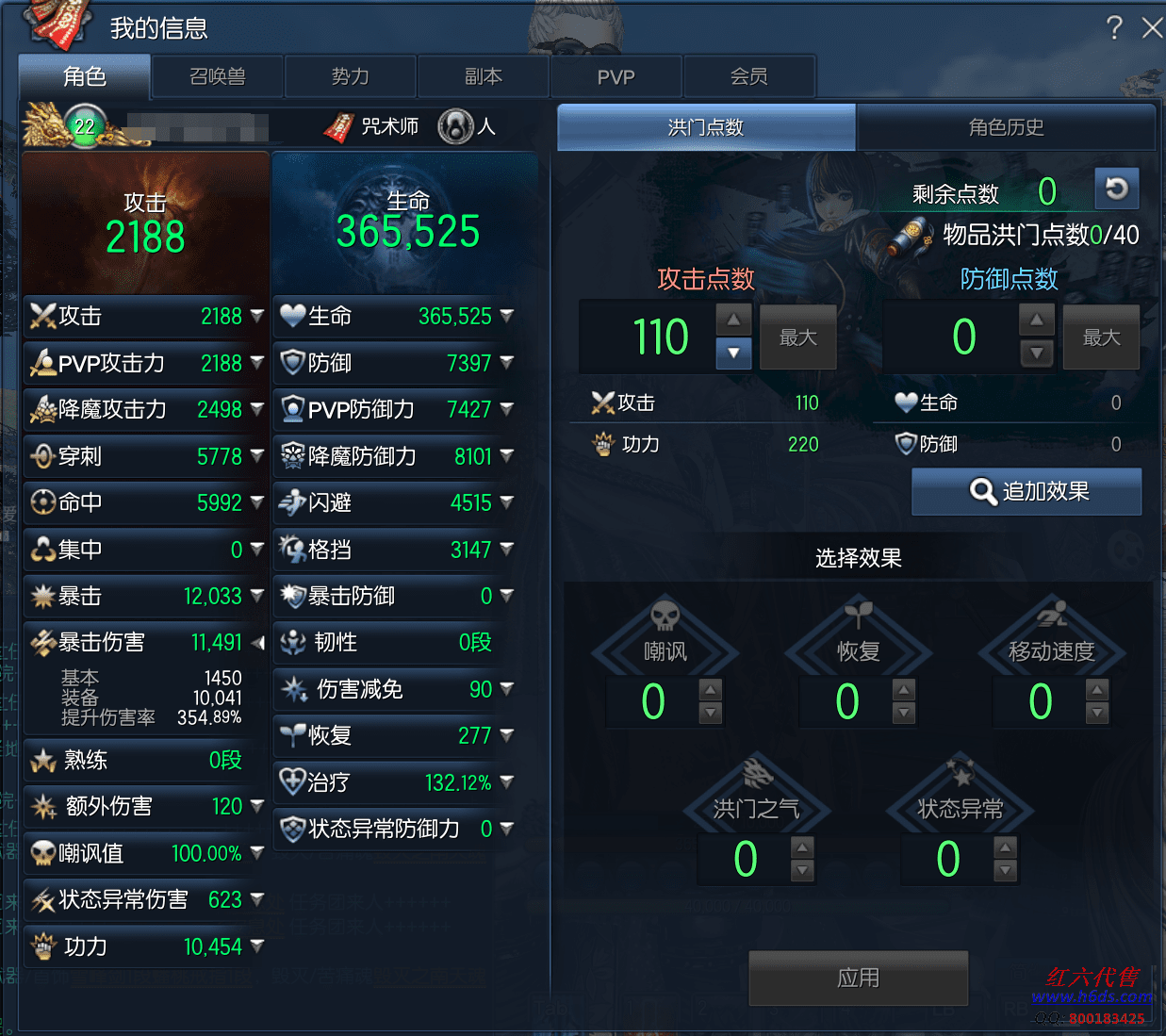
Task: Expand the 暴击 stat dropdown arrow
Action: tap(257, 596)
